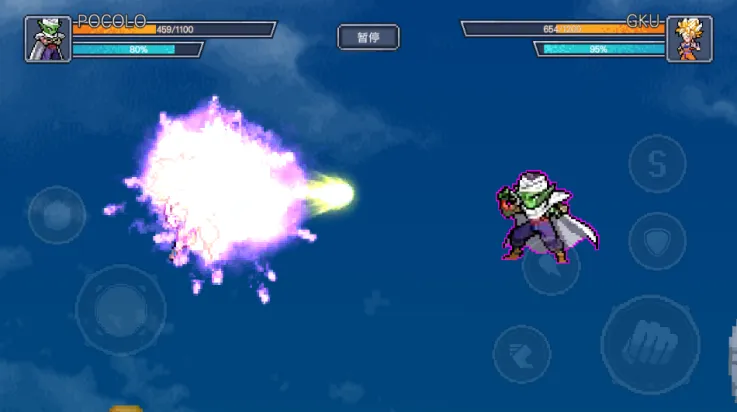Use the shield guard button
The image size is (737, 412).
click(x=657, y=240)
